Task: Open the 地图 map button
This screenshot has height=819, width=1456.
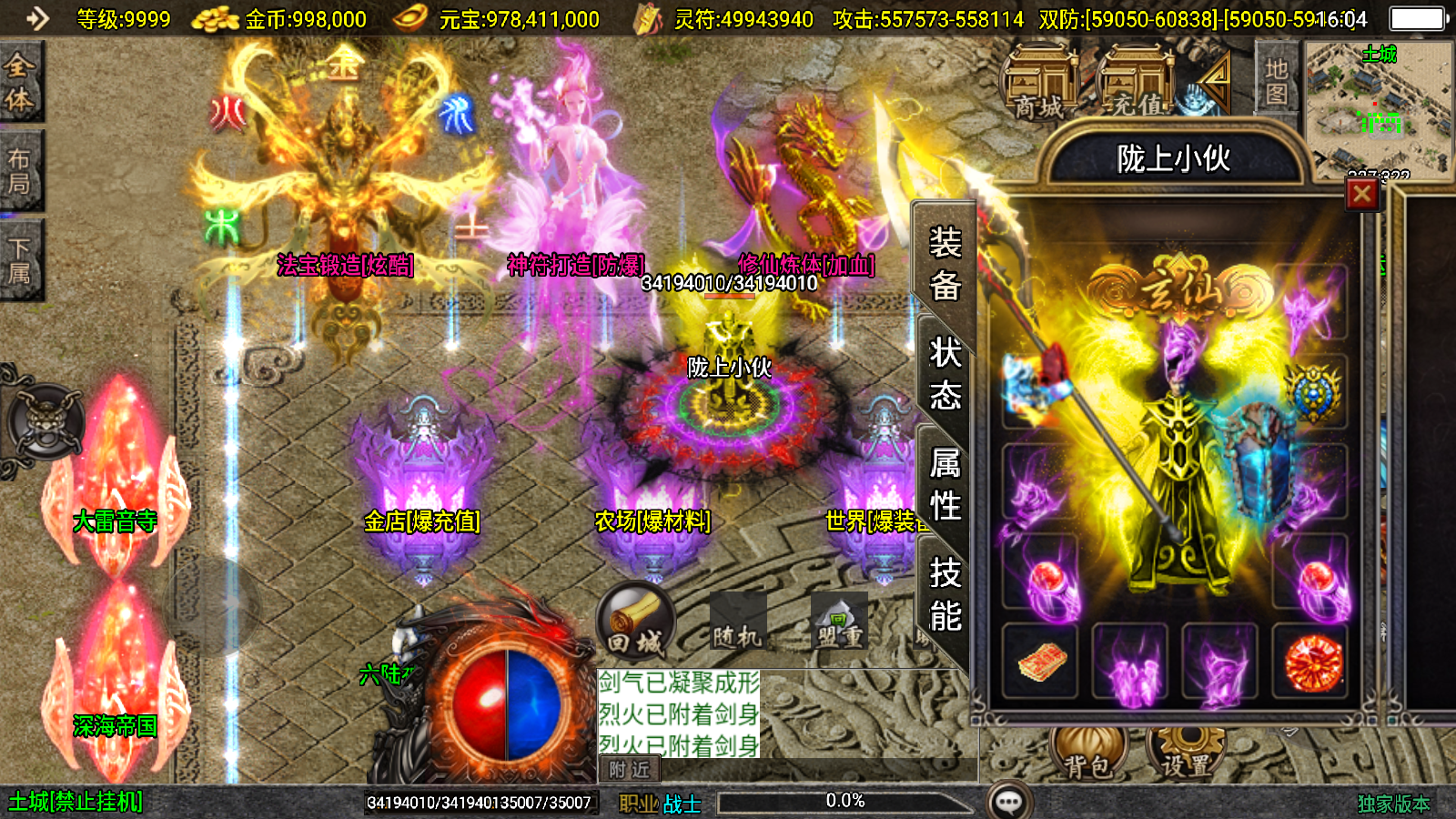Action: (1276, 81)
